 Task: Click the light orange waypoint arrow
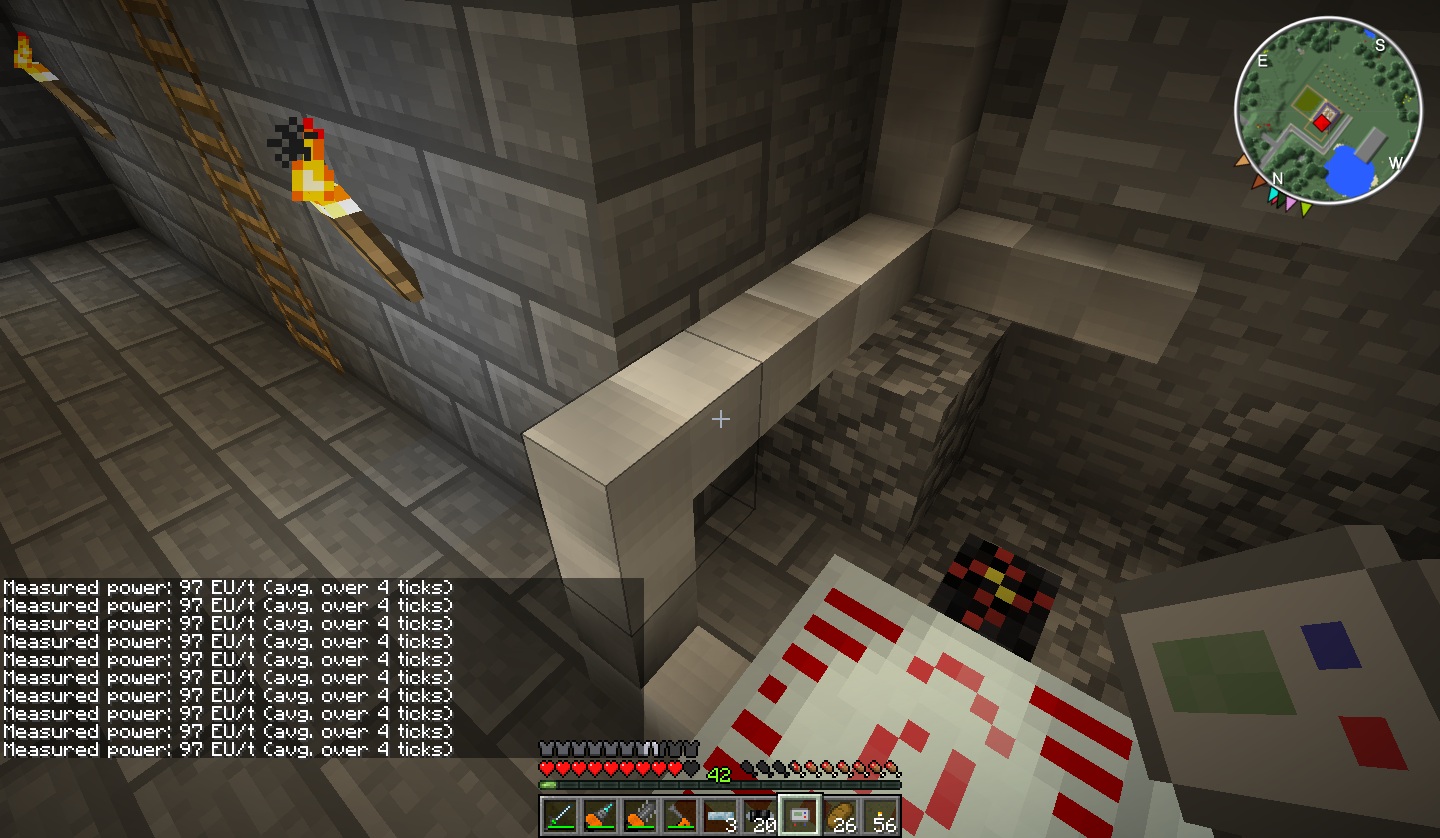[1243, 159]
